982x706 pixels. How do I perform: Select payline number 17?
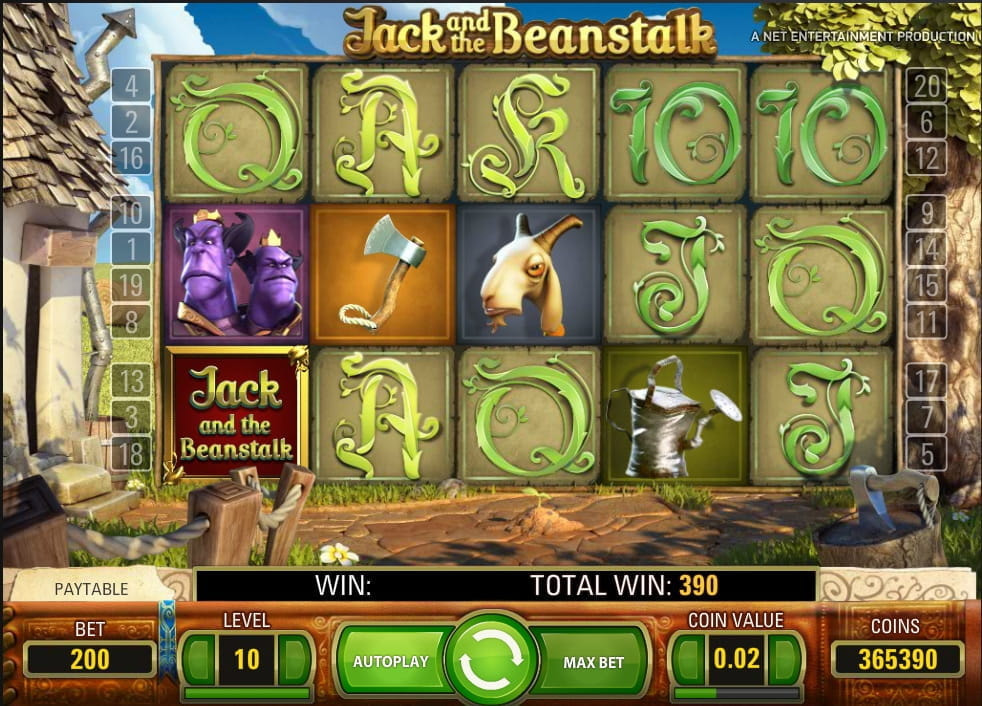tap(927, 381)
